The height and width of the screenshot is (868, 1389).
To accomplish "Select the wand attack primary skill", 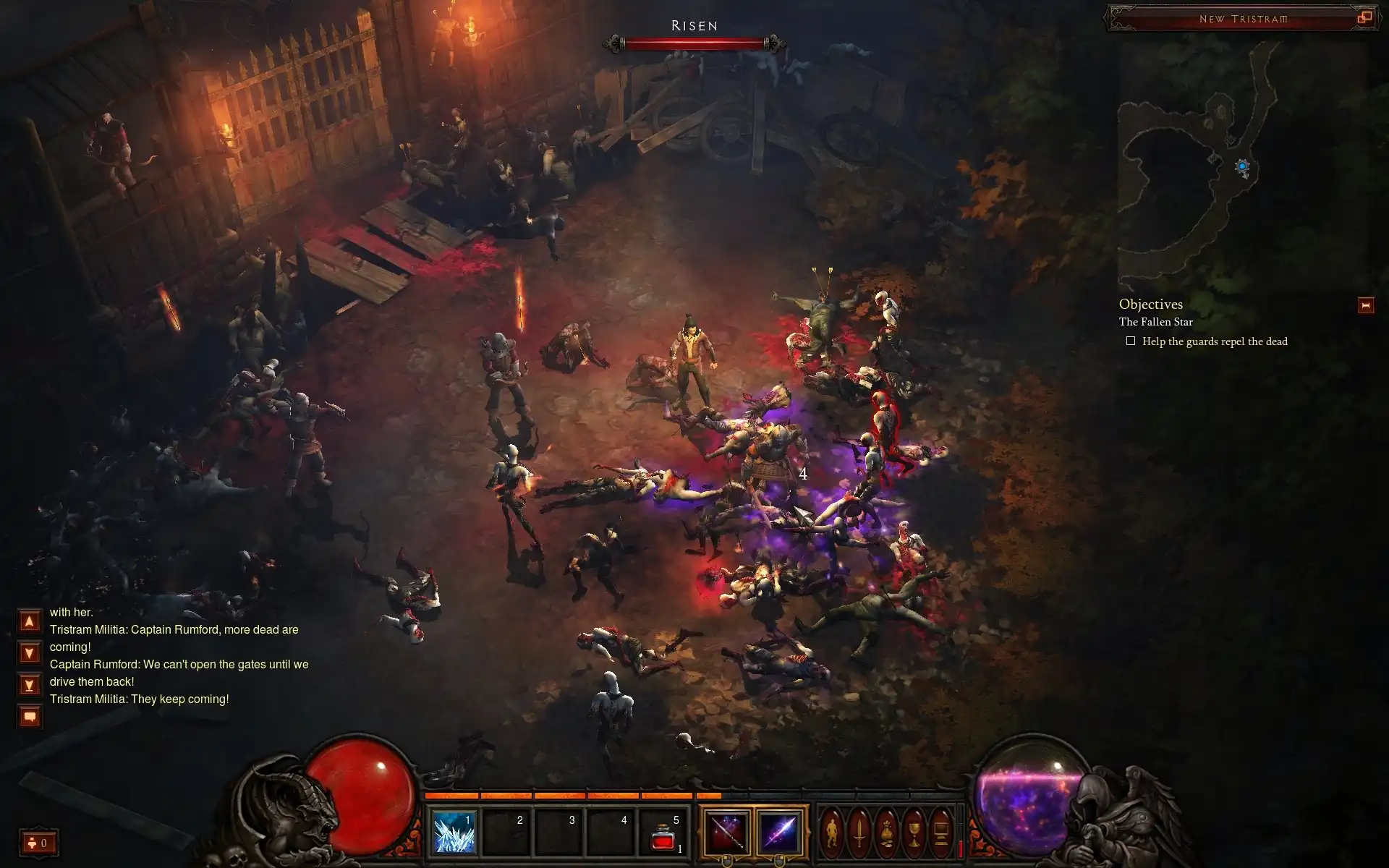I will [x=726, y=832].
